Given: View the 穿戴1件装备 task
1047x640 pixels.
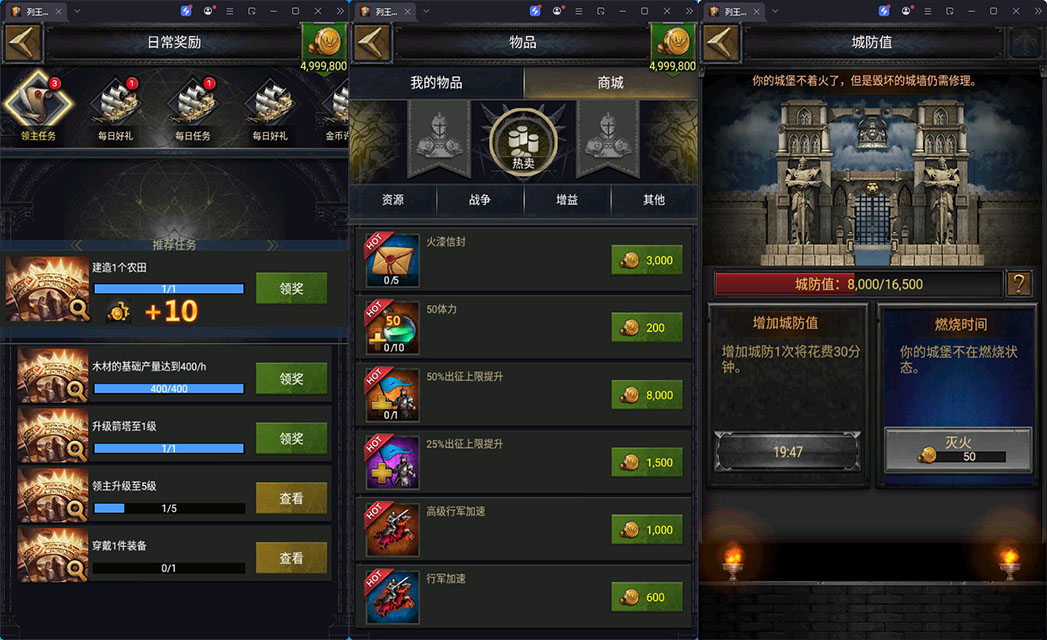Looking at the screenshot, I should coord(291,558).
